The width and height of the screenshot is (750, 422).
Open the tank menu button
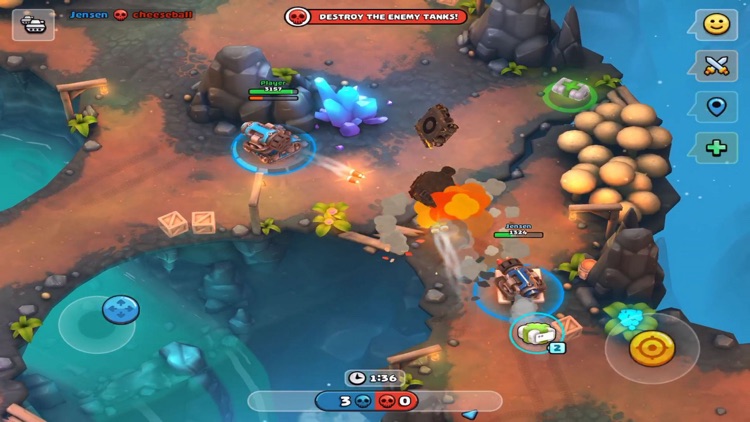point(32,24)
